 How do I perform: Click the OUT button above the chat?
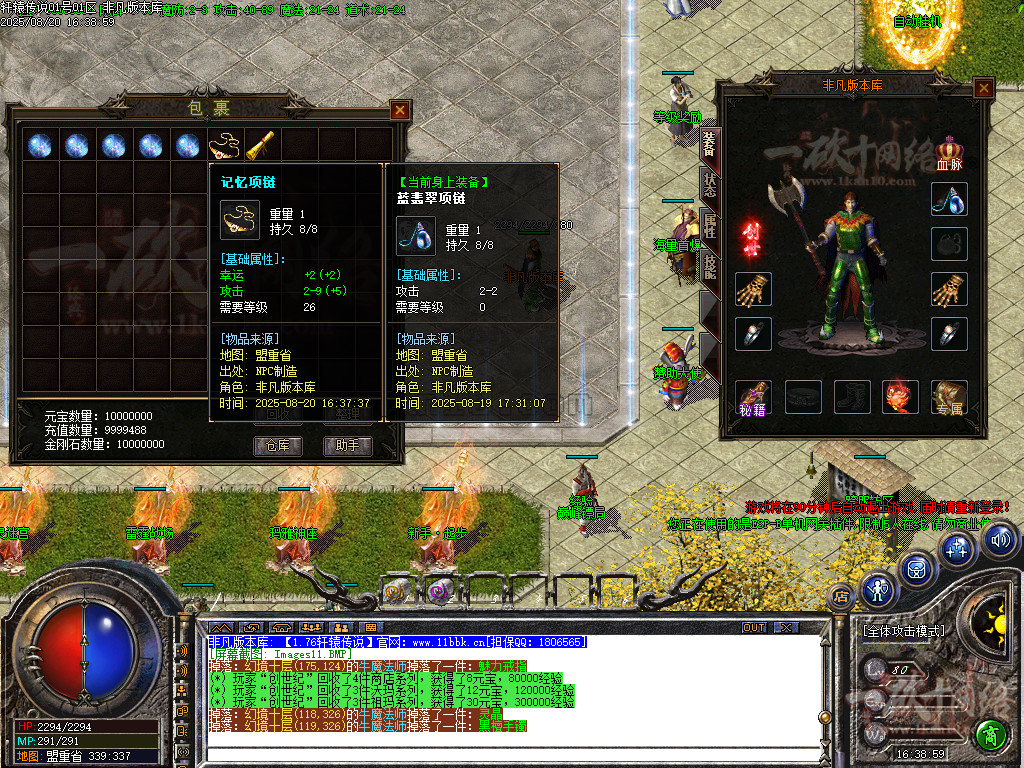[x=754, y=628]
